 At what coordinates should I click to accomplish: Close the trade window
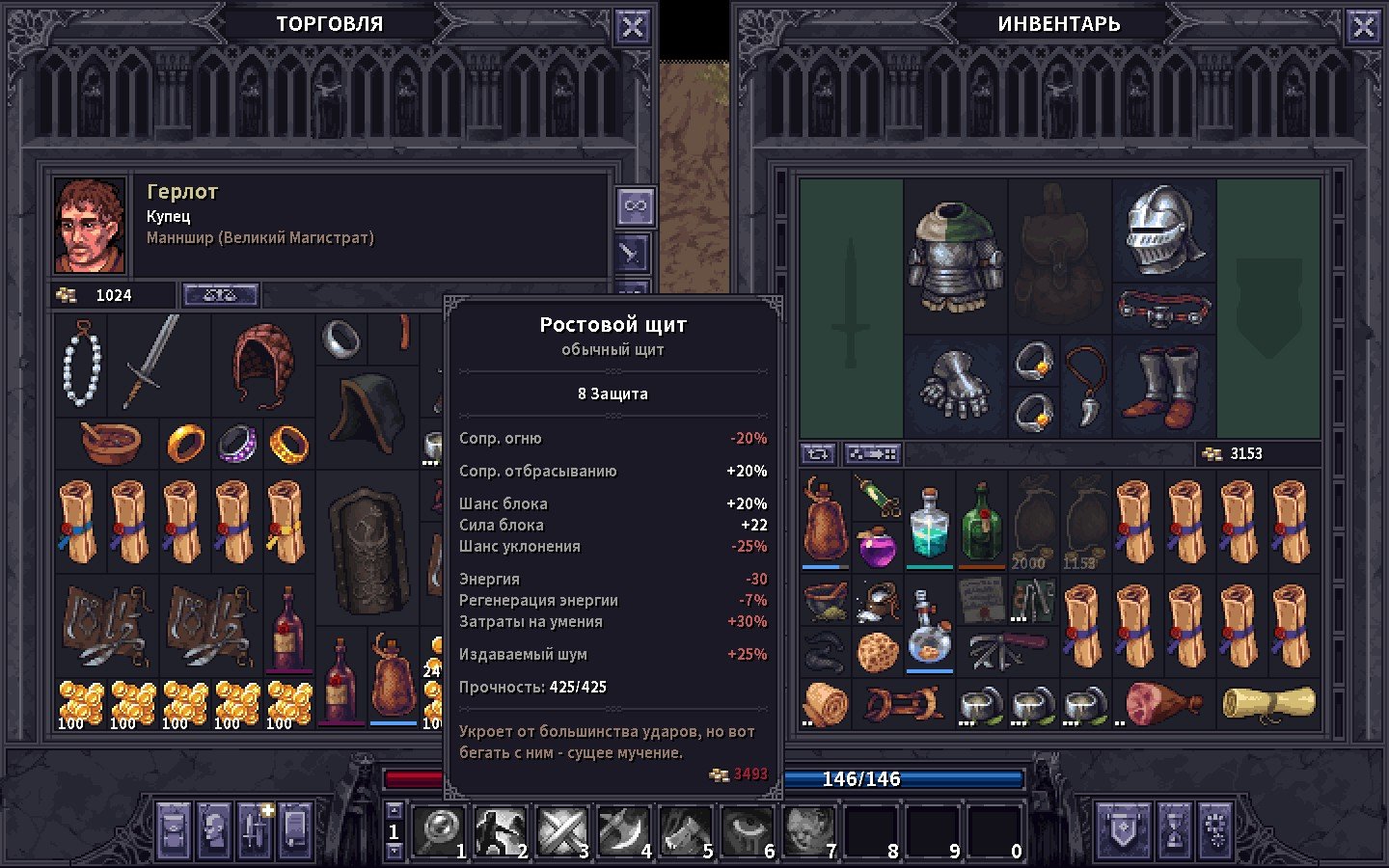(x=632, y=27)
